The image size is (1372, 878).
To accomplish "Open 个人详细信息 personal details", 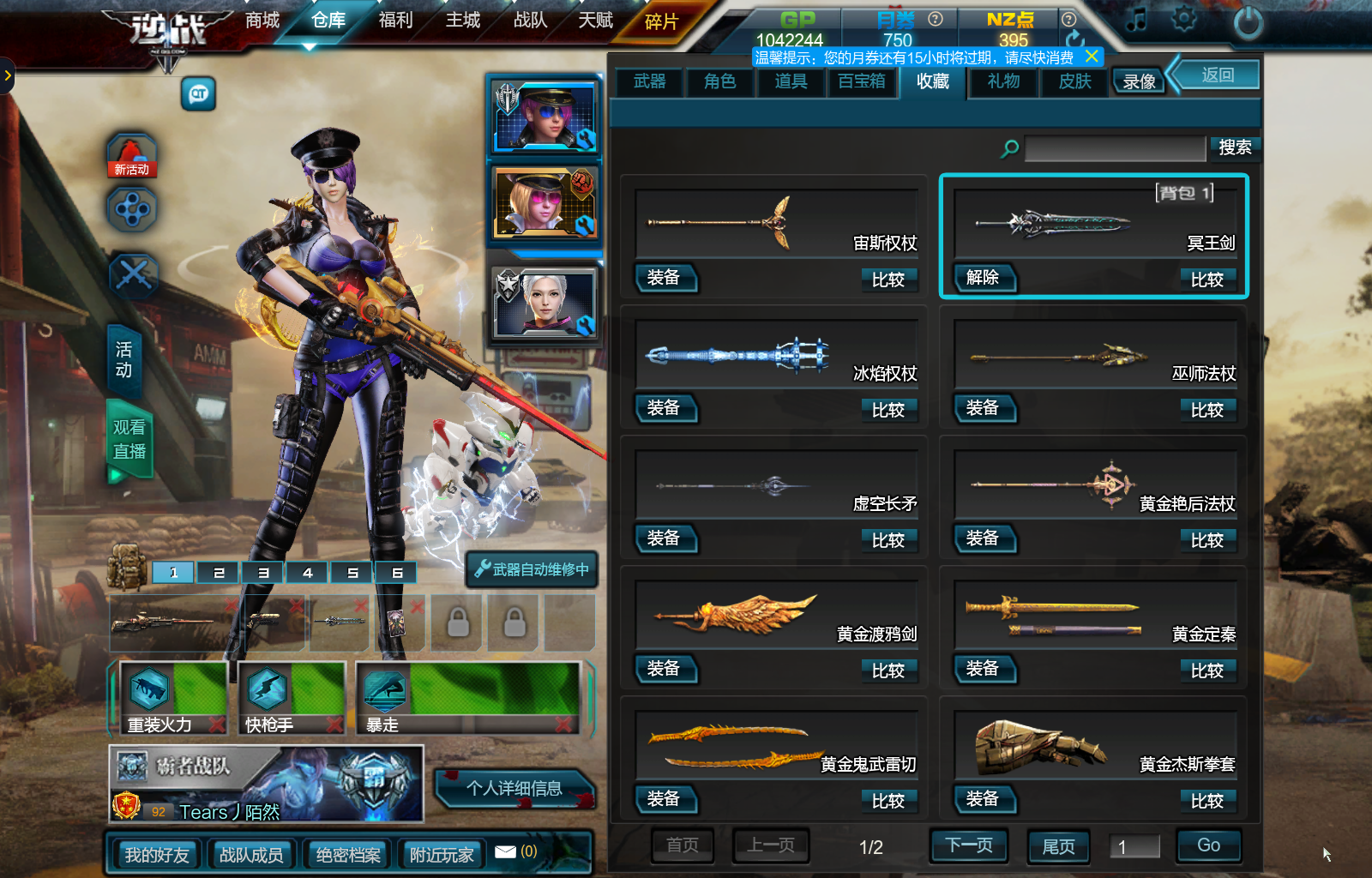I will [514, 788].
